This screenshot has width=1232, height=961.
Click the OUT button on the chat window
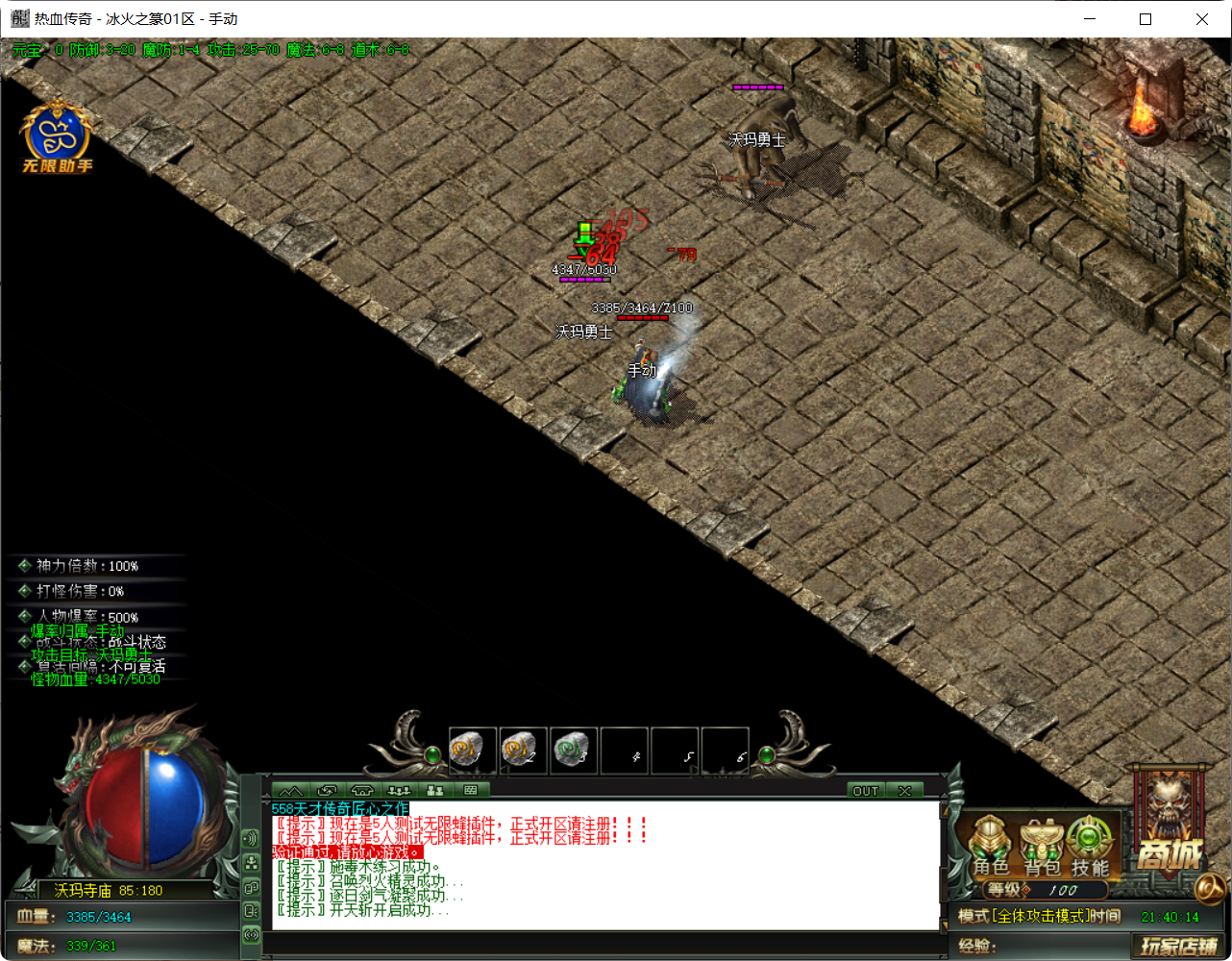click(x=865, y=790)
